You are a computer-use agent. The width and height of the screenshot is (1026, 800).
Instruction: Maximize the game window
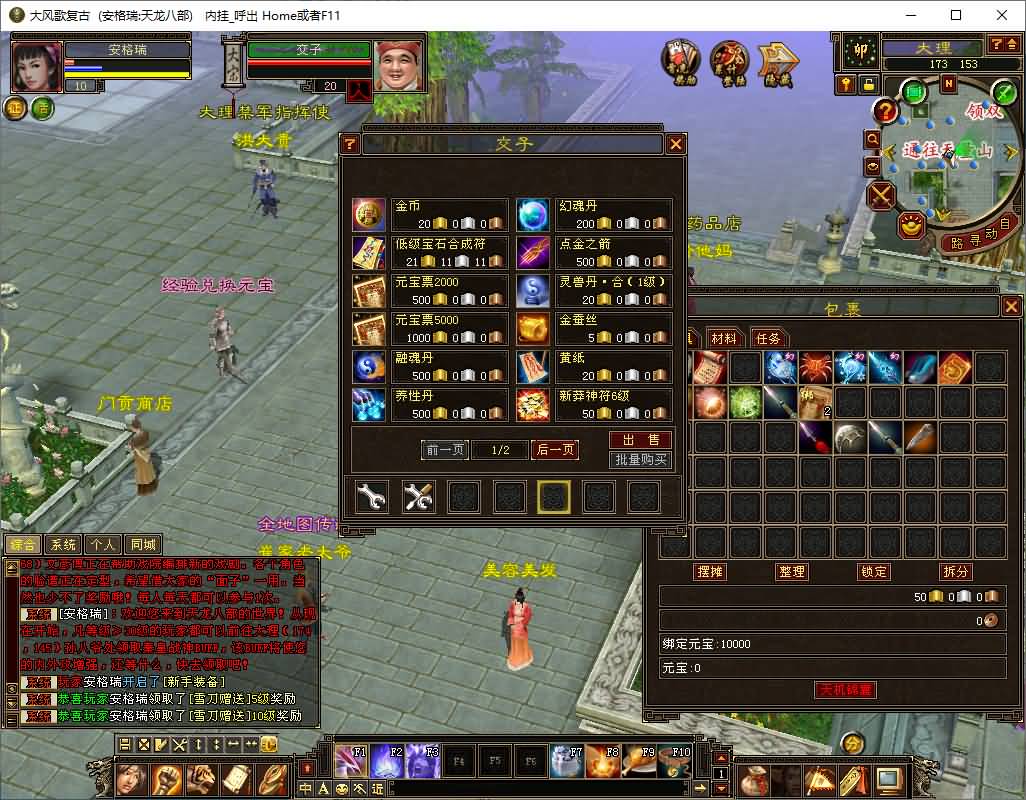point(956,15)
